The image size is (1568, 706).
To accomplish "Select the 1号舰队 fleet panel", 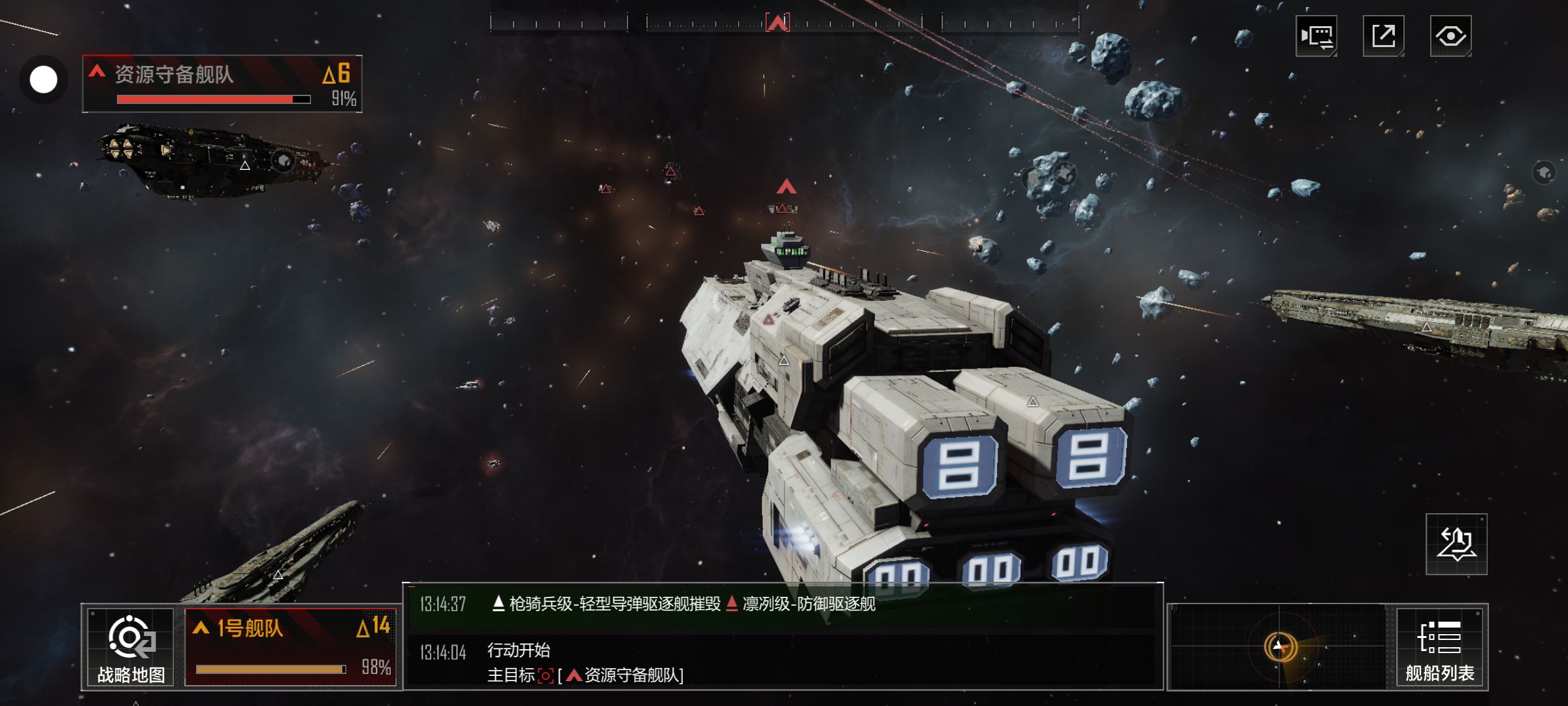I will pos(291,647).
